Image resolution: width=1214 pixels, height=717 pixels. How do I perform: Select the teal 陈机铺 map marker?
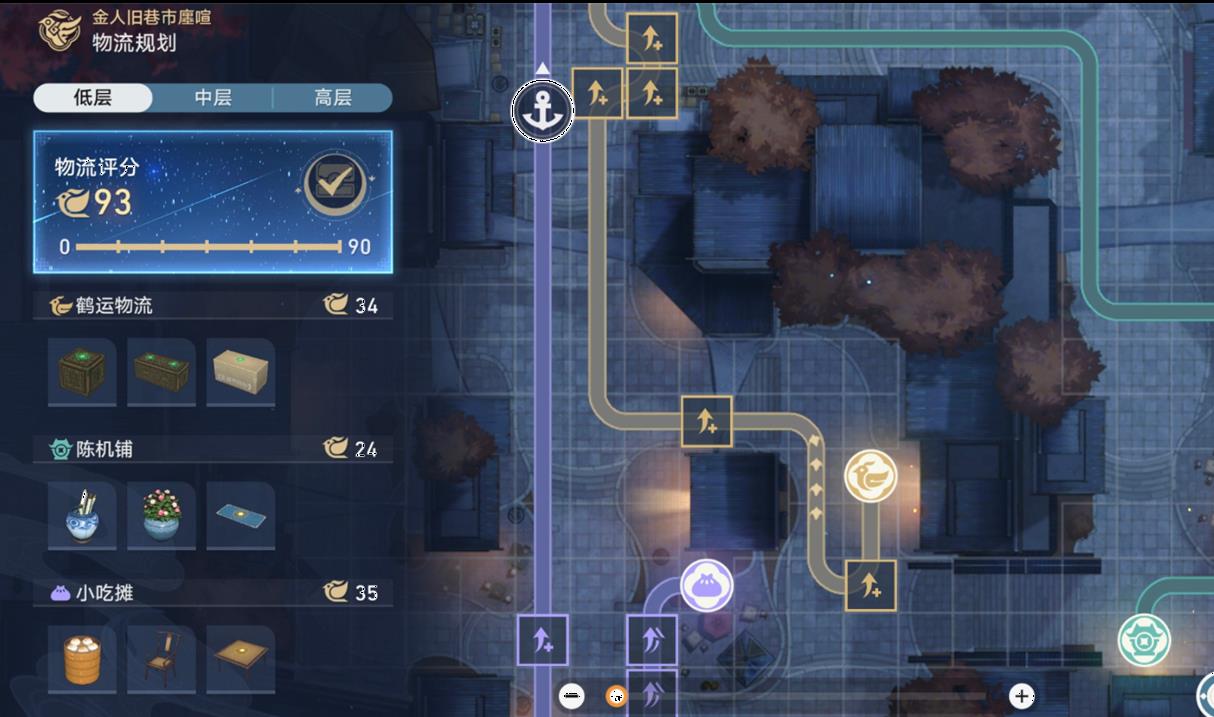pyautogui.click(x=1144, y=640)
